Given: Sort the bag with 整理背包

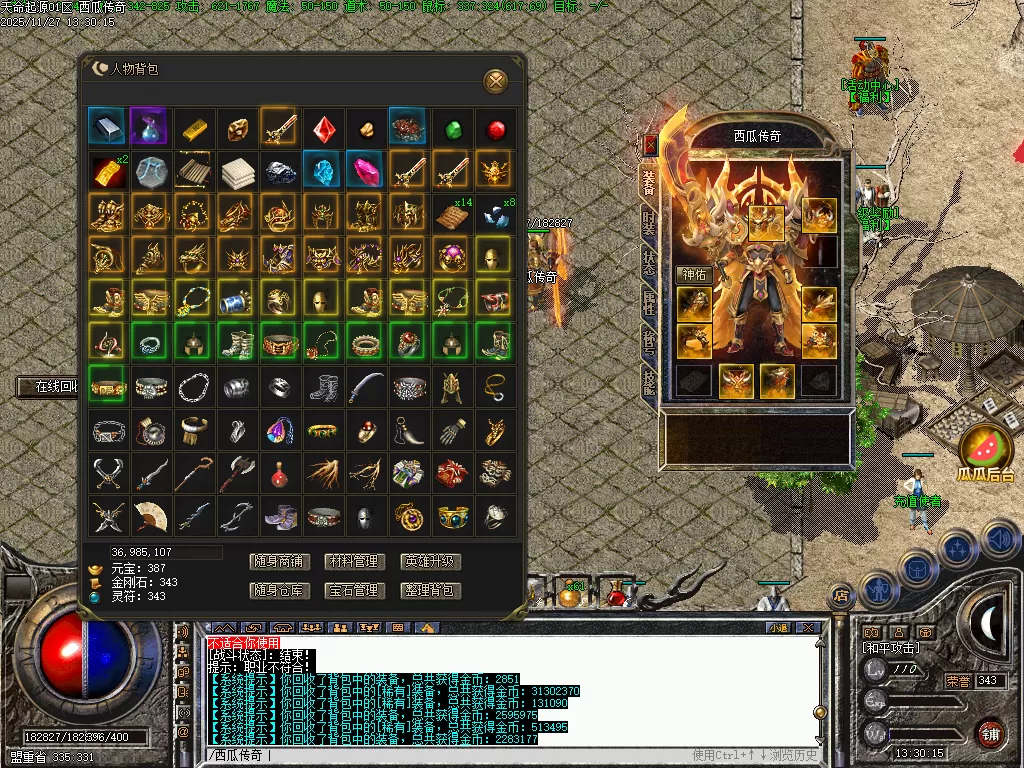Looking at the screenshot, I should (x=430, y=591).
